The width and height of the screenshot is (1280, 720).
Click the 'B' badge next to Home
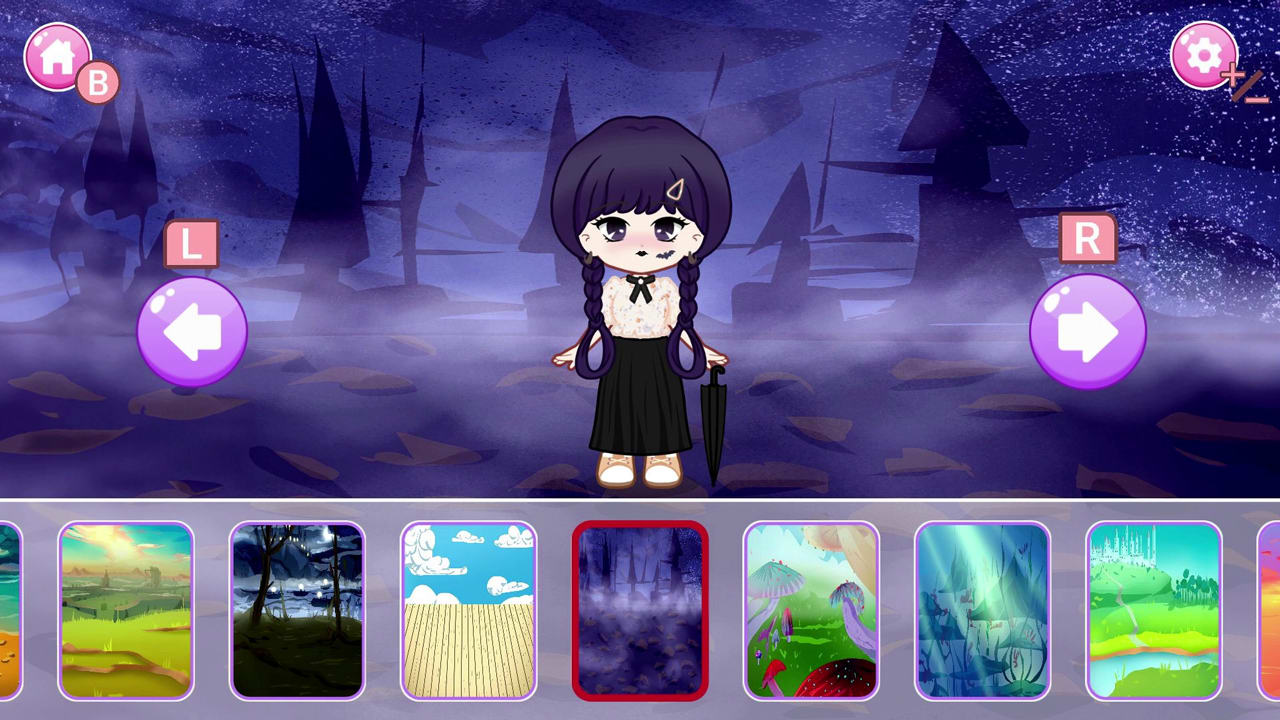98,82
